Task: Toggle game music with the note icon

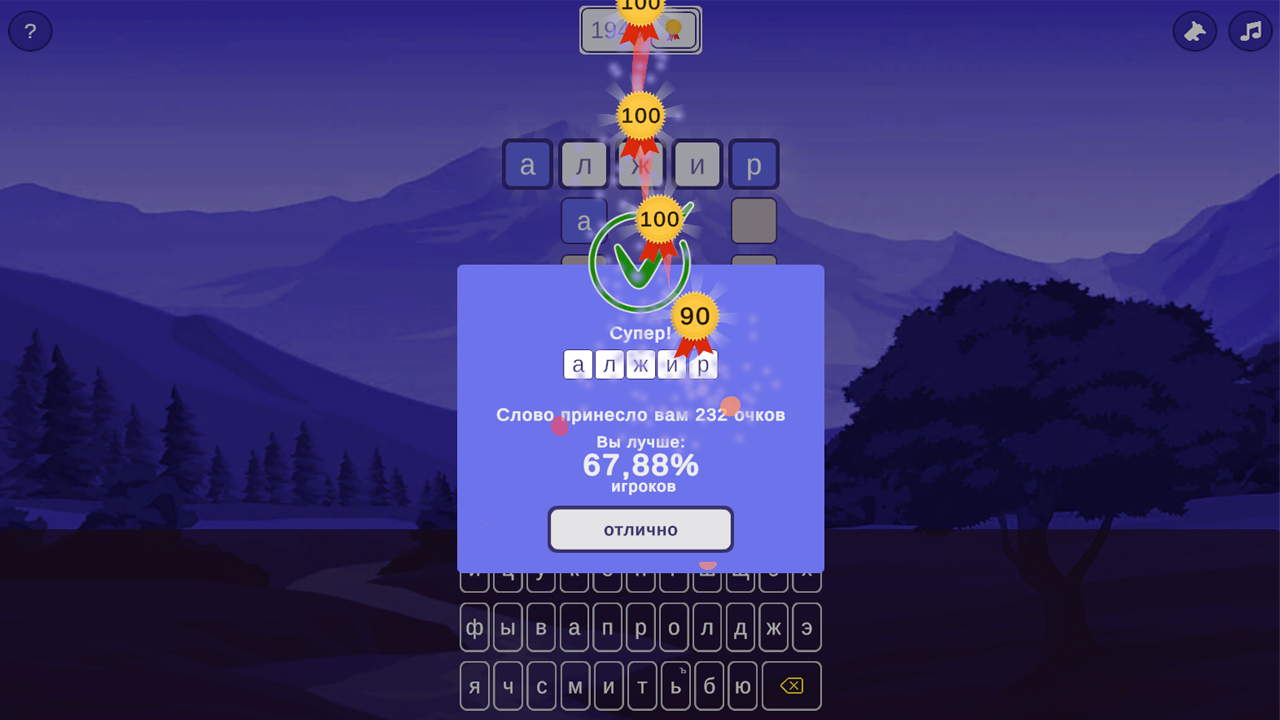Action: point(1250,31)
